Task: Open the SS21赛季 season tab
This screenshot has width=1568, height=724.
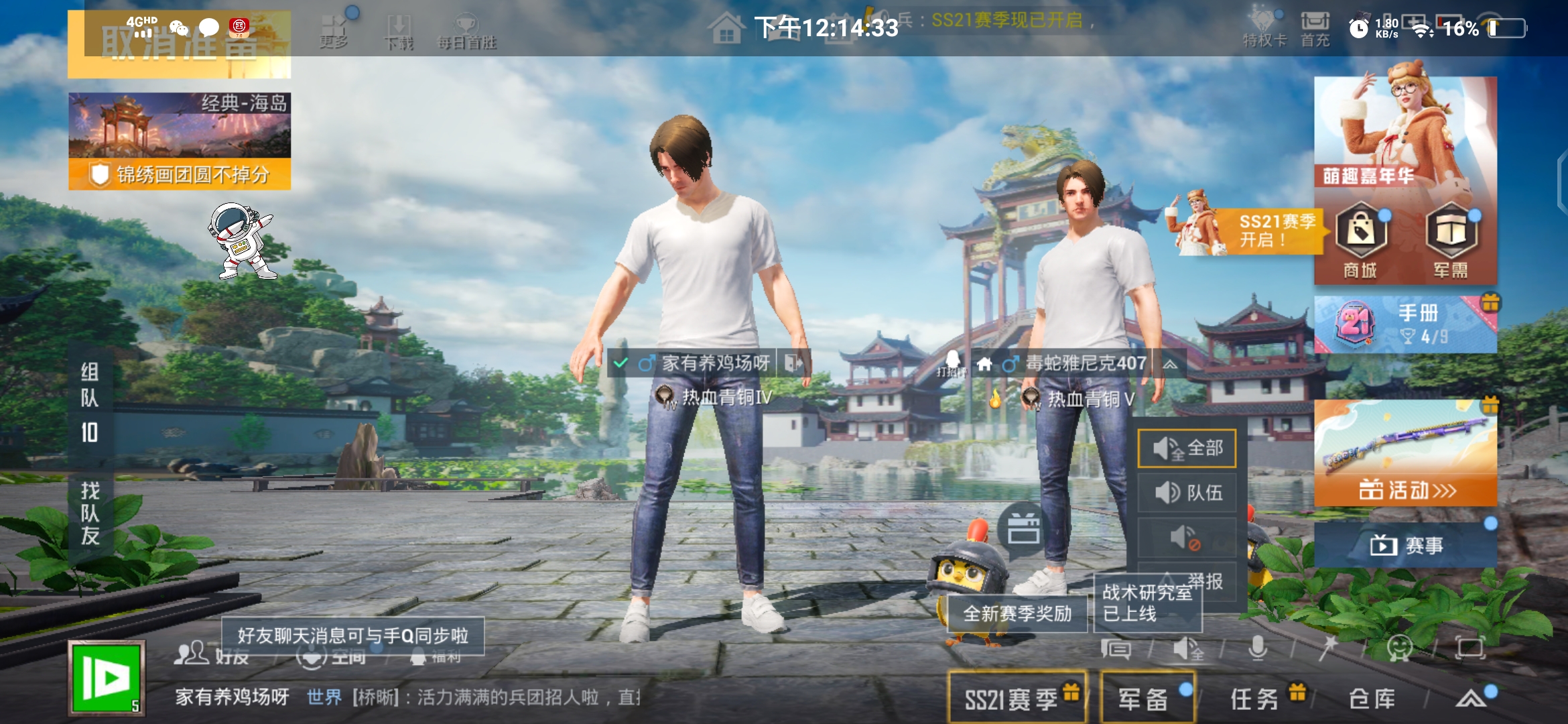Action: 1017,699
